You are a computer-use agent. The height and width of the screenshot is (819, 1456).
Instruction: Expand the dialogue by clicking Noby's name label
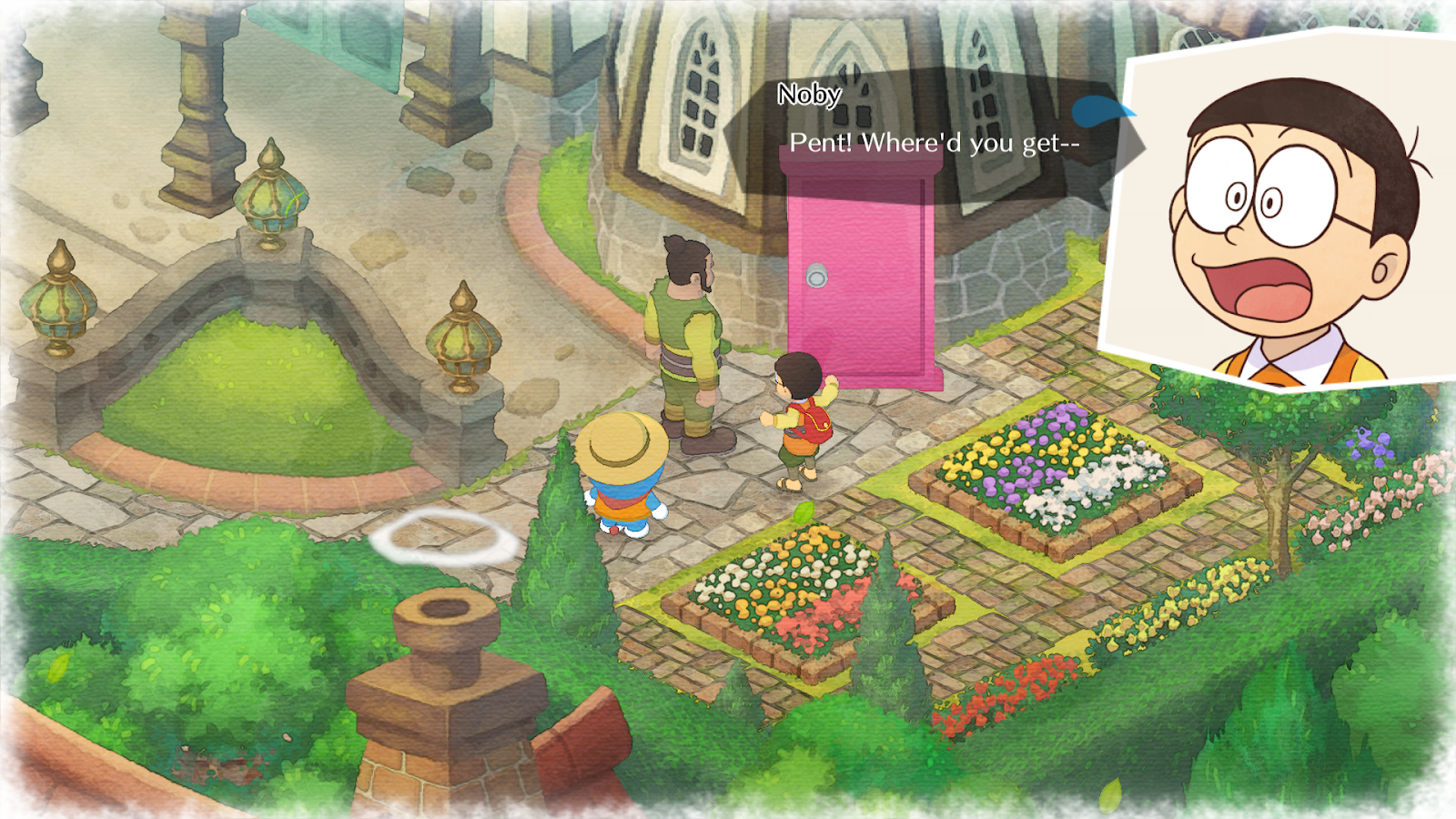[x=808, y=95]
